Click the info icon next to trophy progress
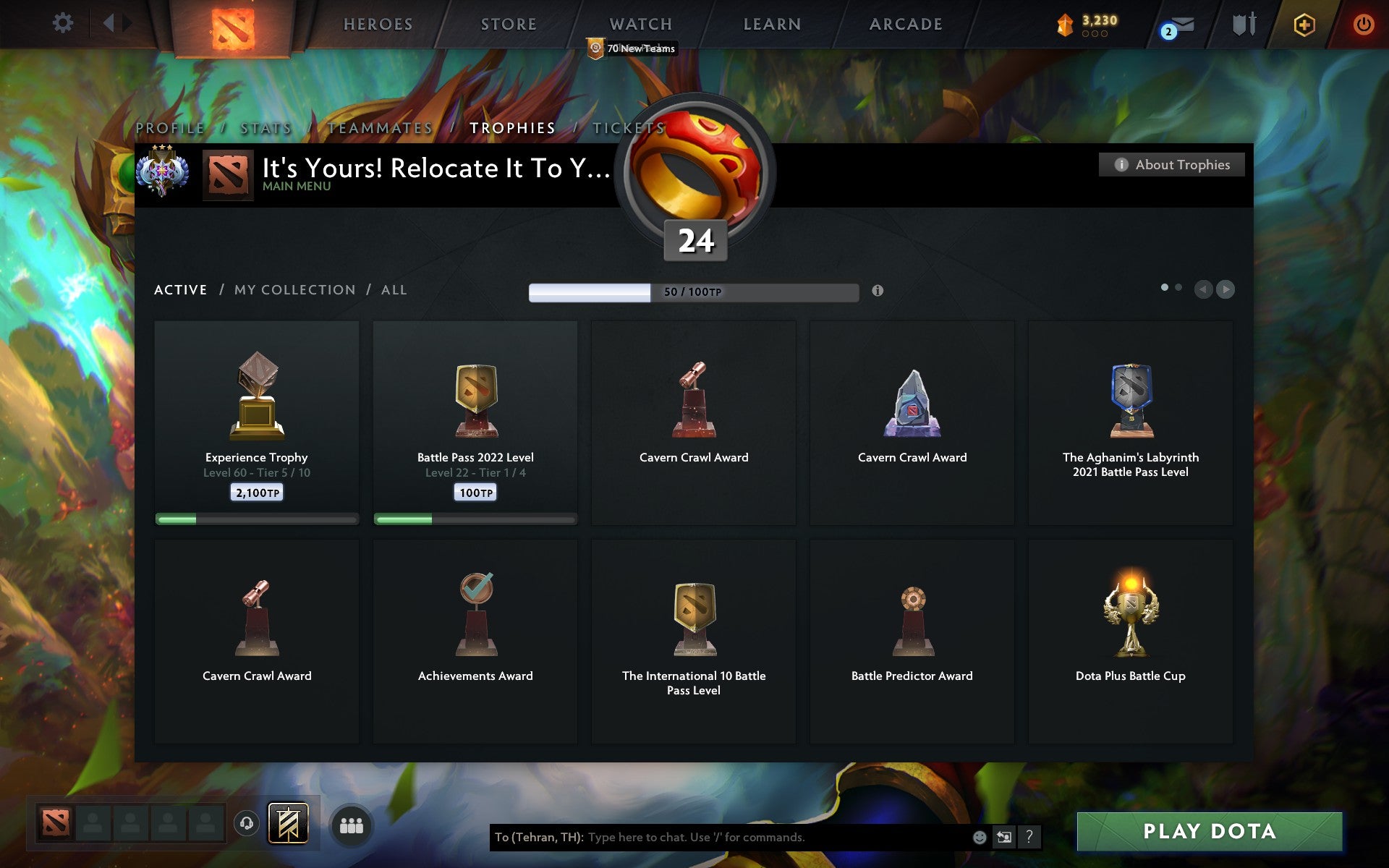 [x=879, y=292]
